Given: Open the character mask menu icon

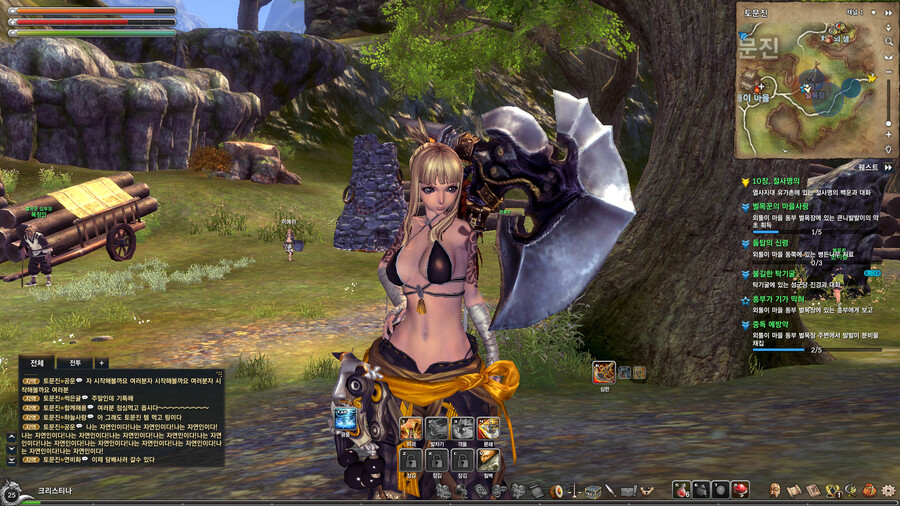Looking at the screenshot, I should (774, 490).
